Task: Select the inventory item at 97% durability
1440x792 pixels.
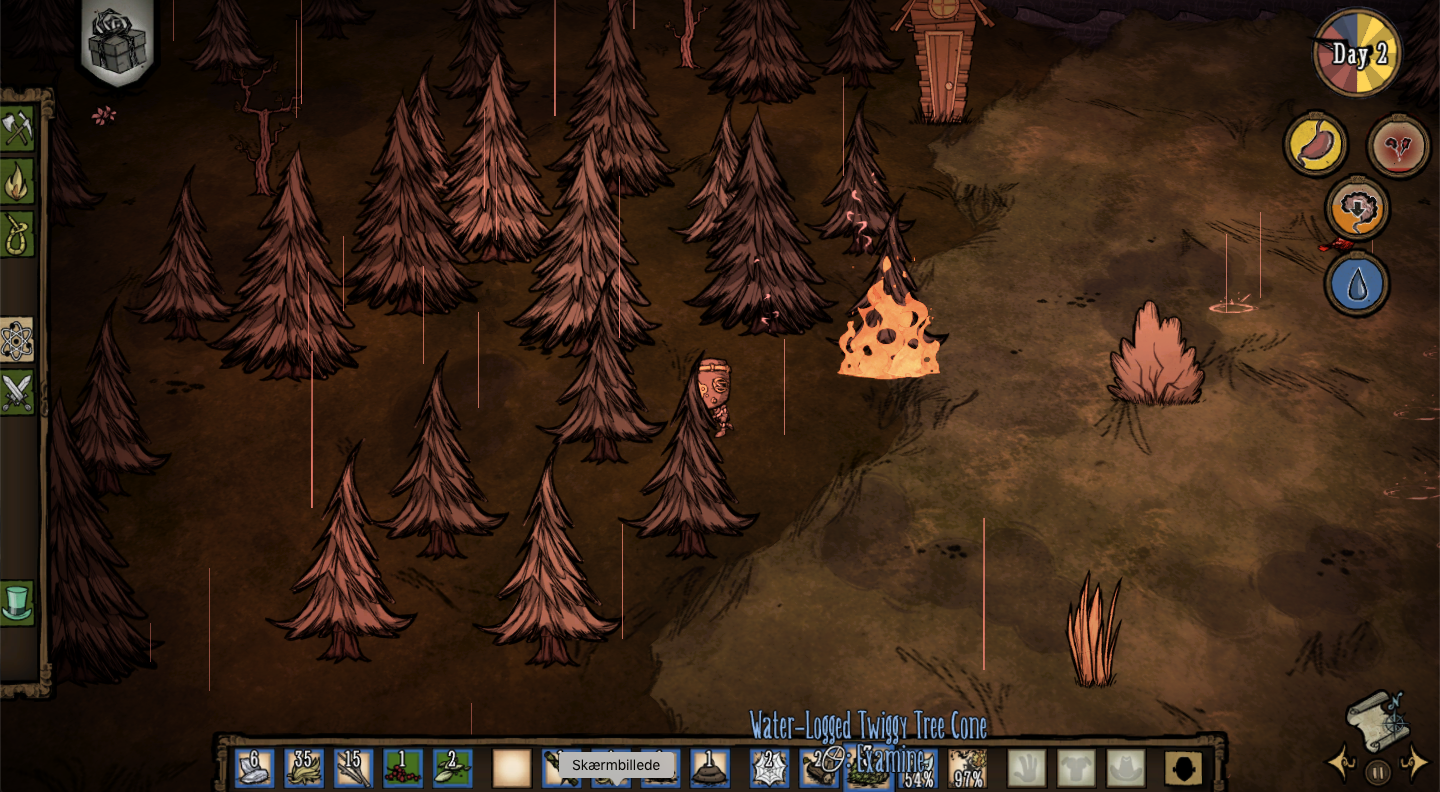Action: click(967, 768)
